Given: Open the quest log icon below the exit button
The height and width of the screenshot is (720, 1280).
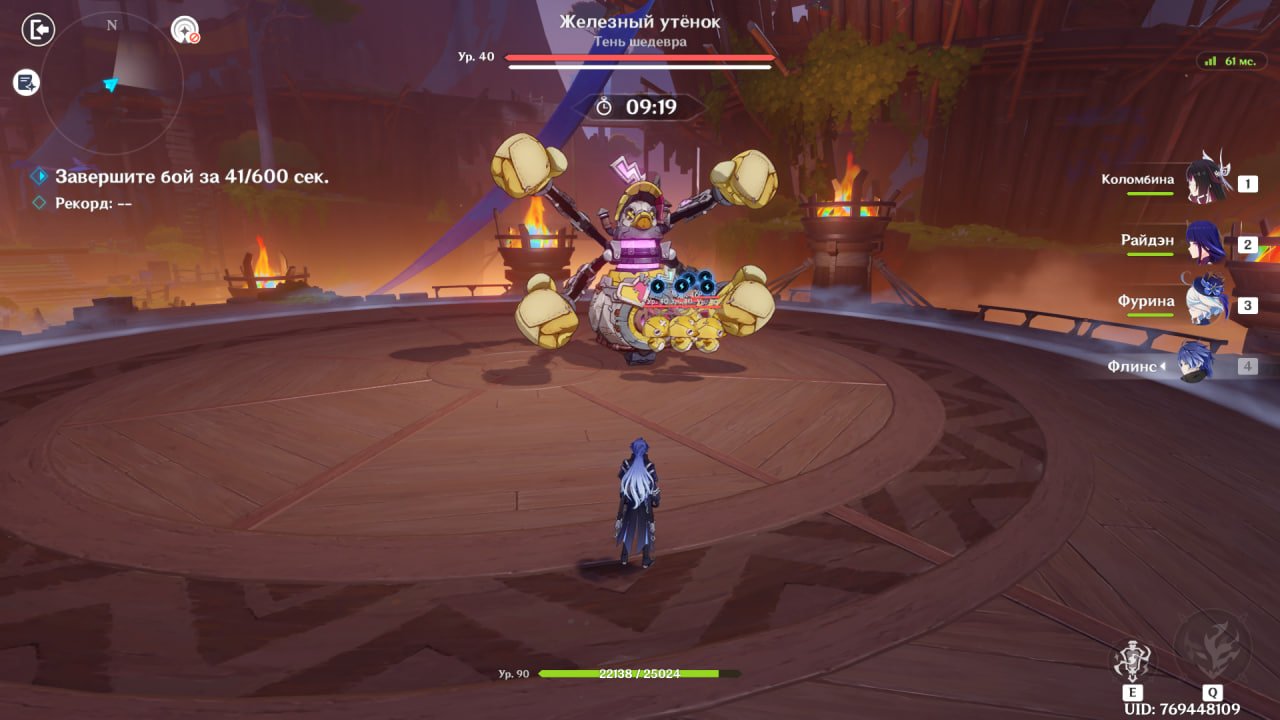Looking at the screenshot, I should [27, 83].
